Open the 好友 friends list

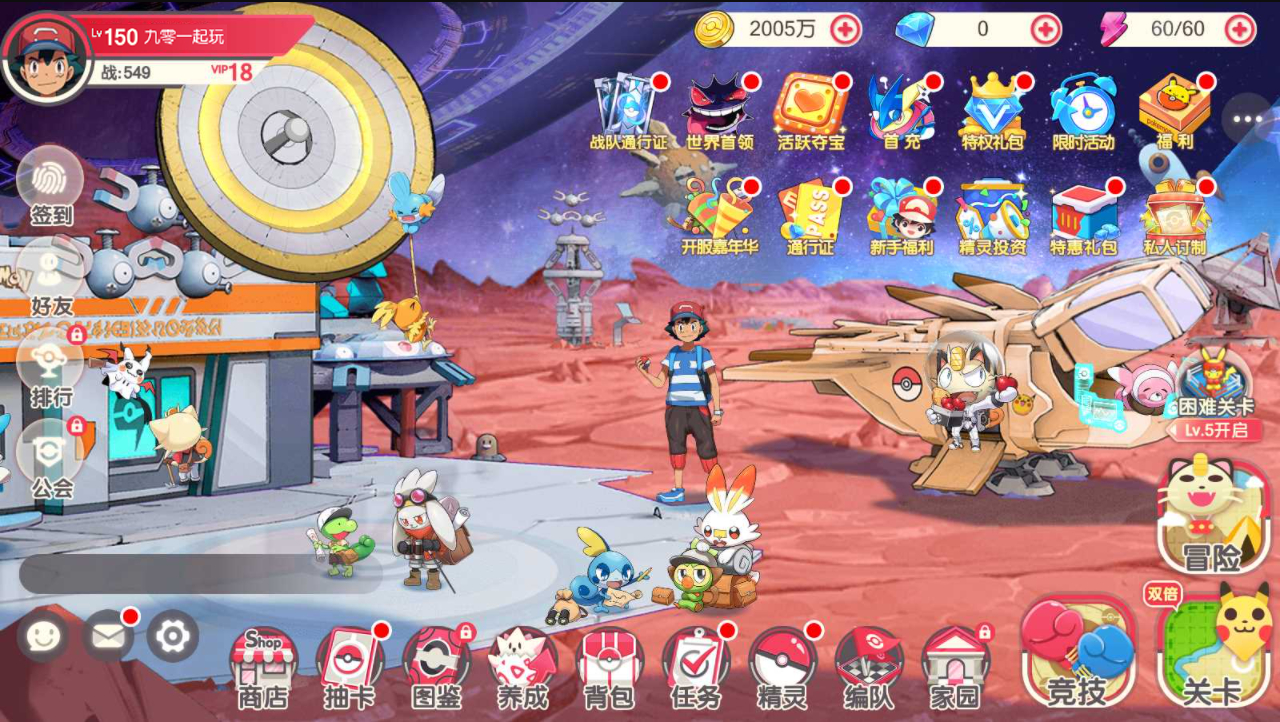(x=50, y=275)
